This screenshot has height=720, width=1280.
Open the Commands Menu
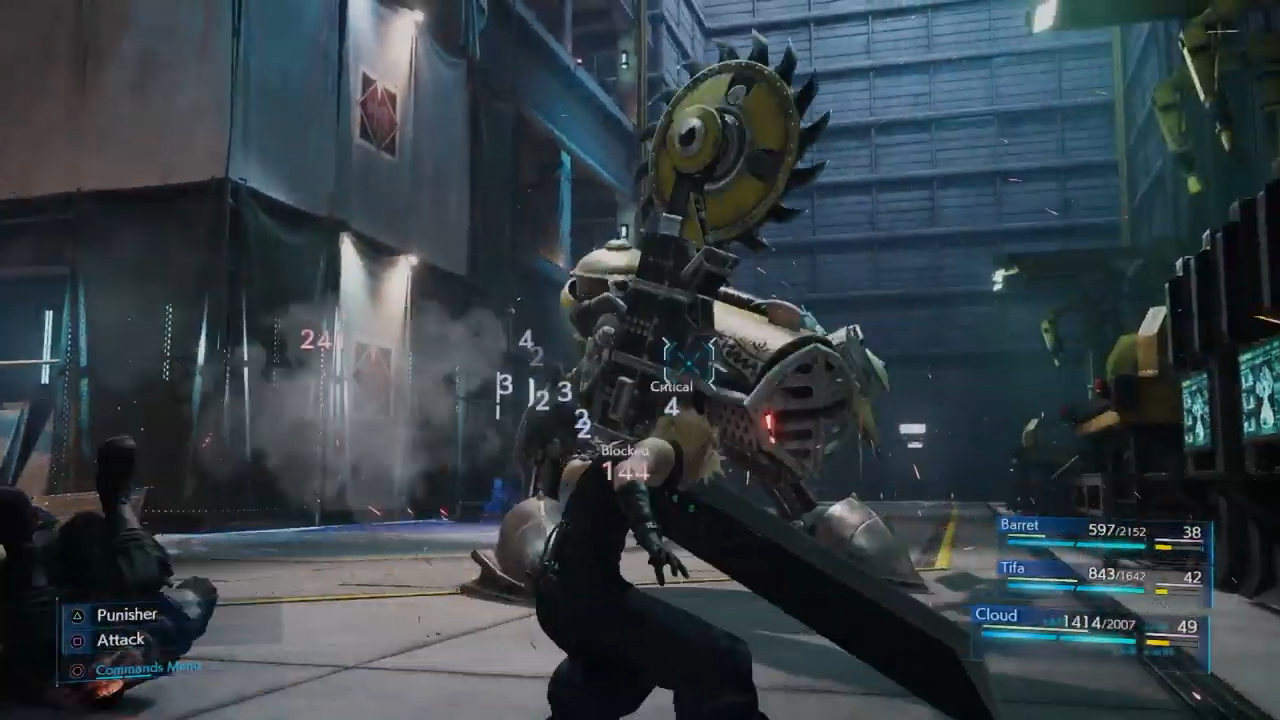tap(146, 668)
